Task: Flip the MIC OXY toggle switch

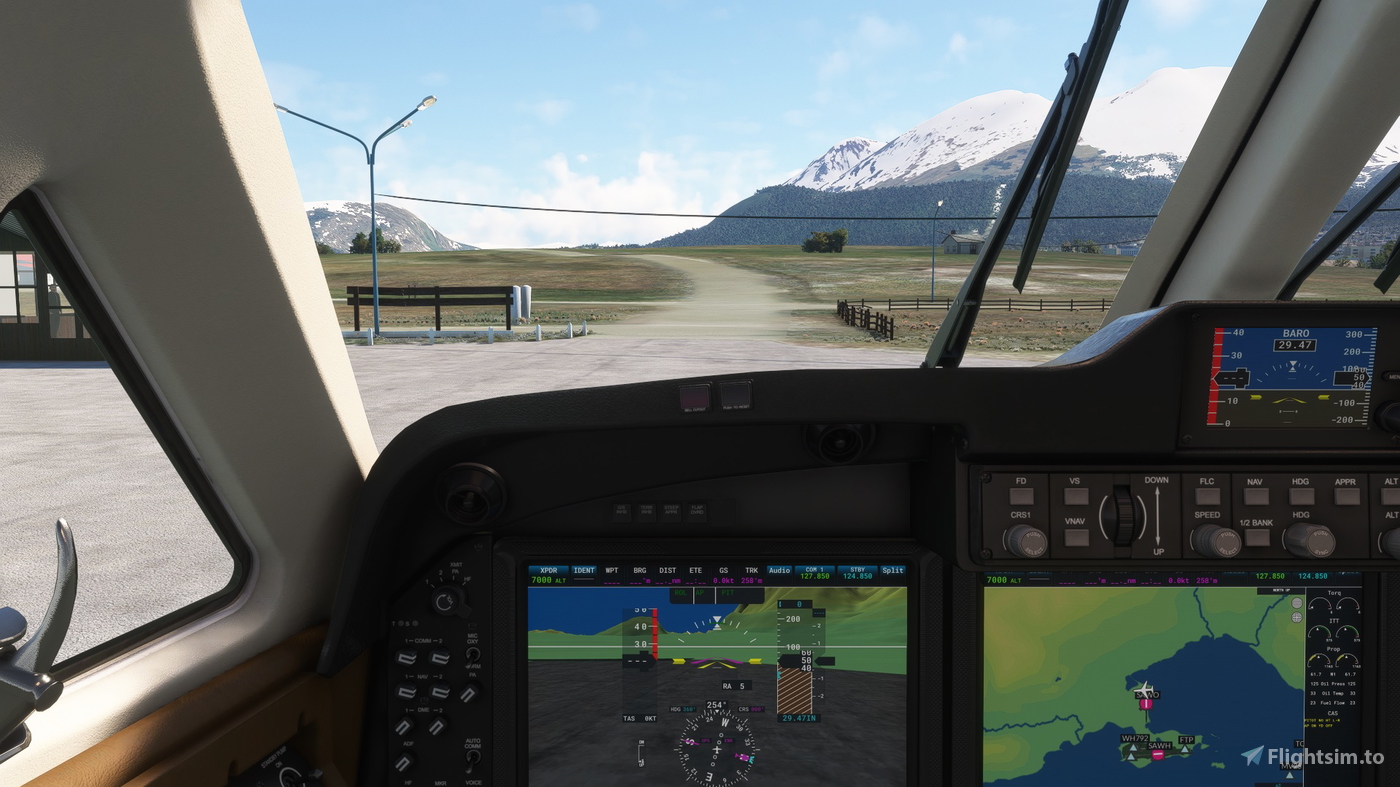Action: tap(473, 655)
